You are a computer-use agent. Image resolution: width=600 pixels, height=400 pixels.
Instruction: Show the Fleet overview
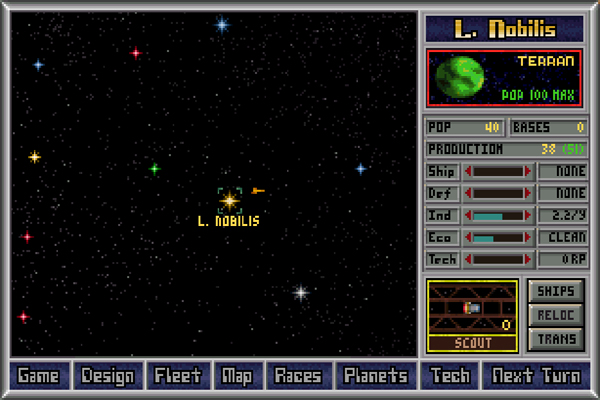coord(179,376)
